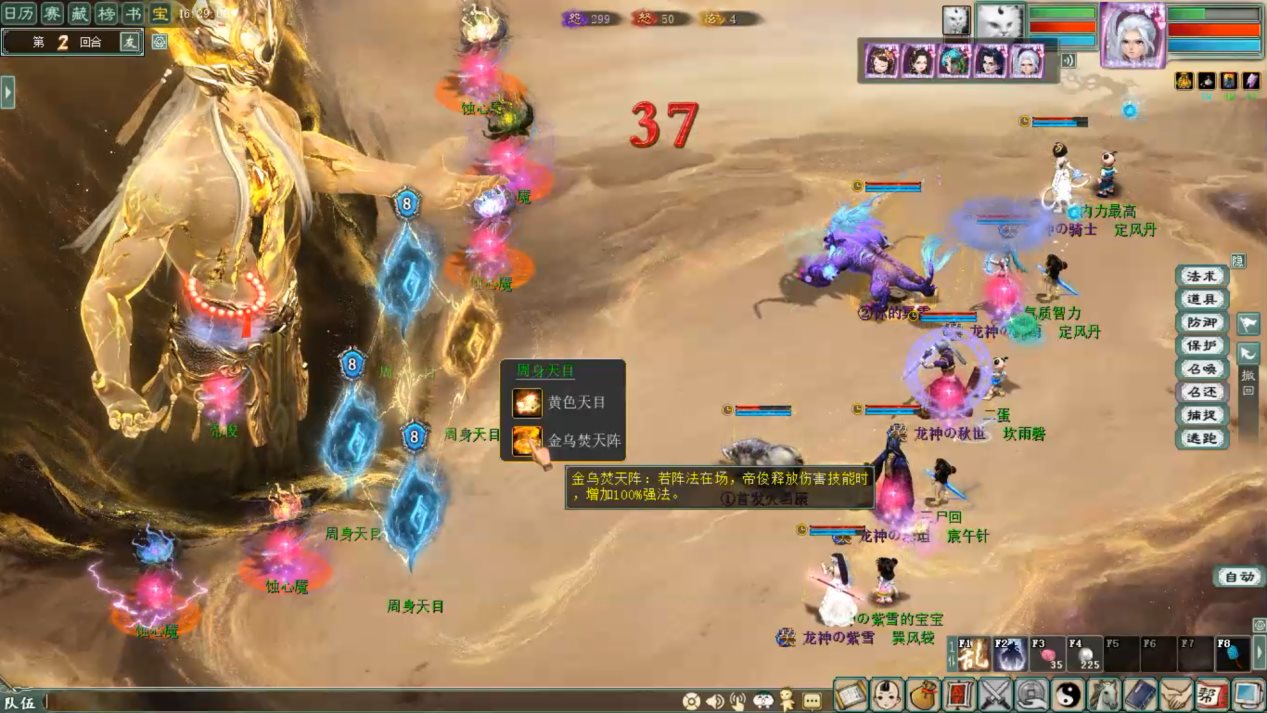
Task: Open the yin-yang symbol menu
Action: coord(1069,694)
